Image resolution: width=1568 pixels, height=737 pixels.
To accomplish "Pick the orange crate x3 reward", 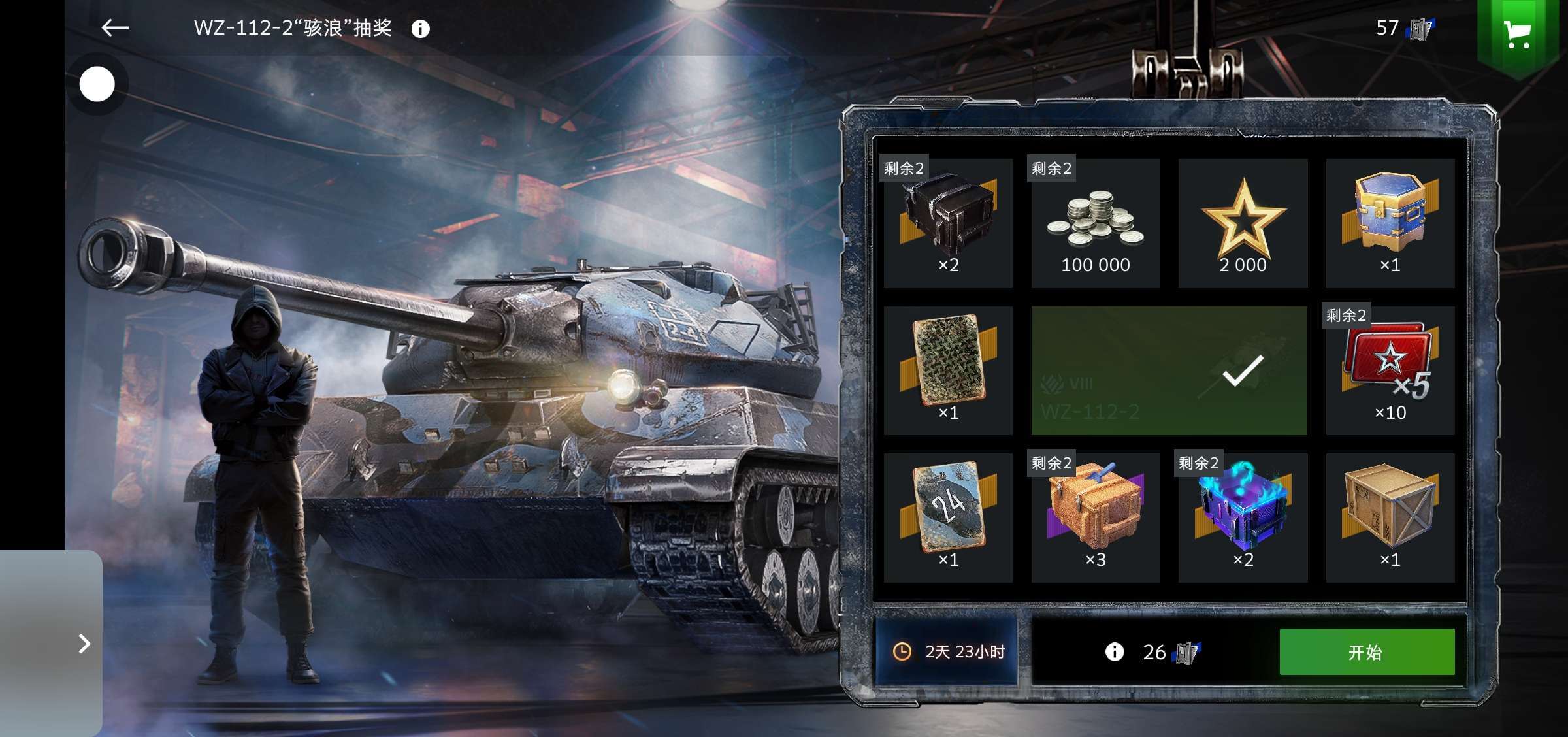I will click(1096, 517).
